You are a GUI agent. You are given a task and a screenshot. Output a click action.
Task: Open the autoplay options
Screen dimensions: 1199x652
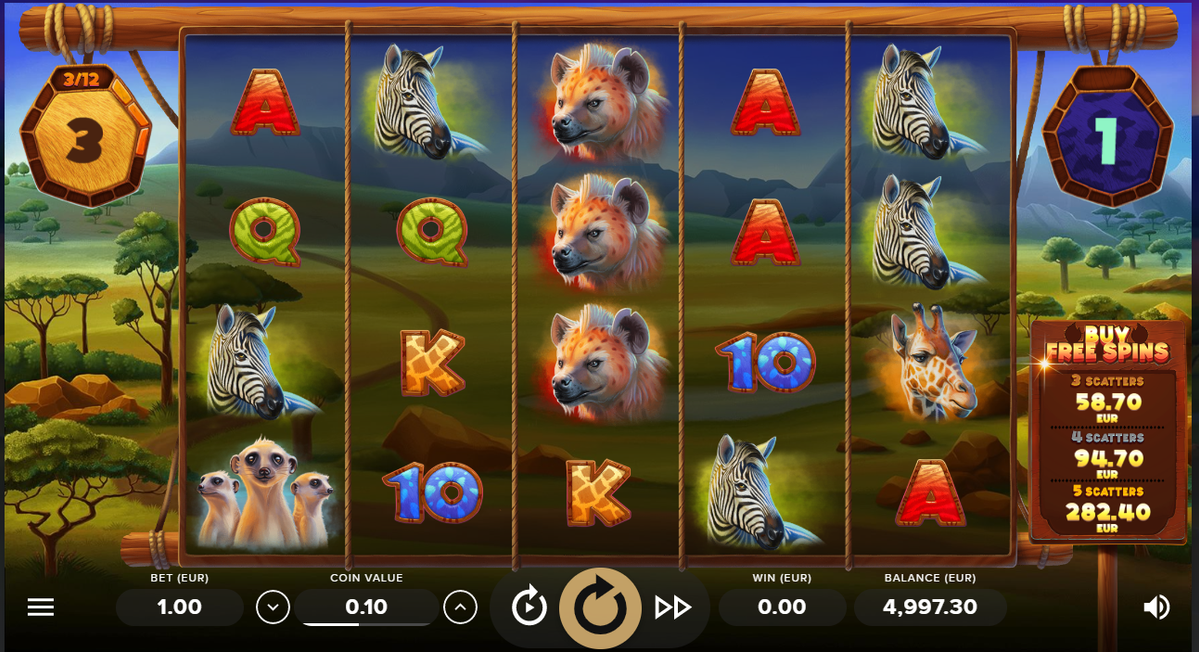529,607
